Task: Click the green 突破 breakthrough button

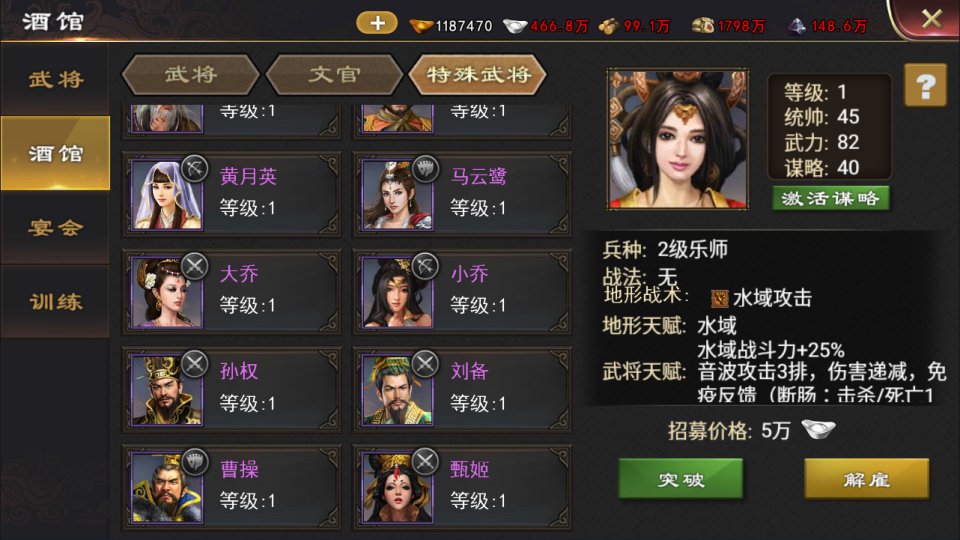Action: point(680,479)
